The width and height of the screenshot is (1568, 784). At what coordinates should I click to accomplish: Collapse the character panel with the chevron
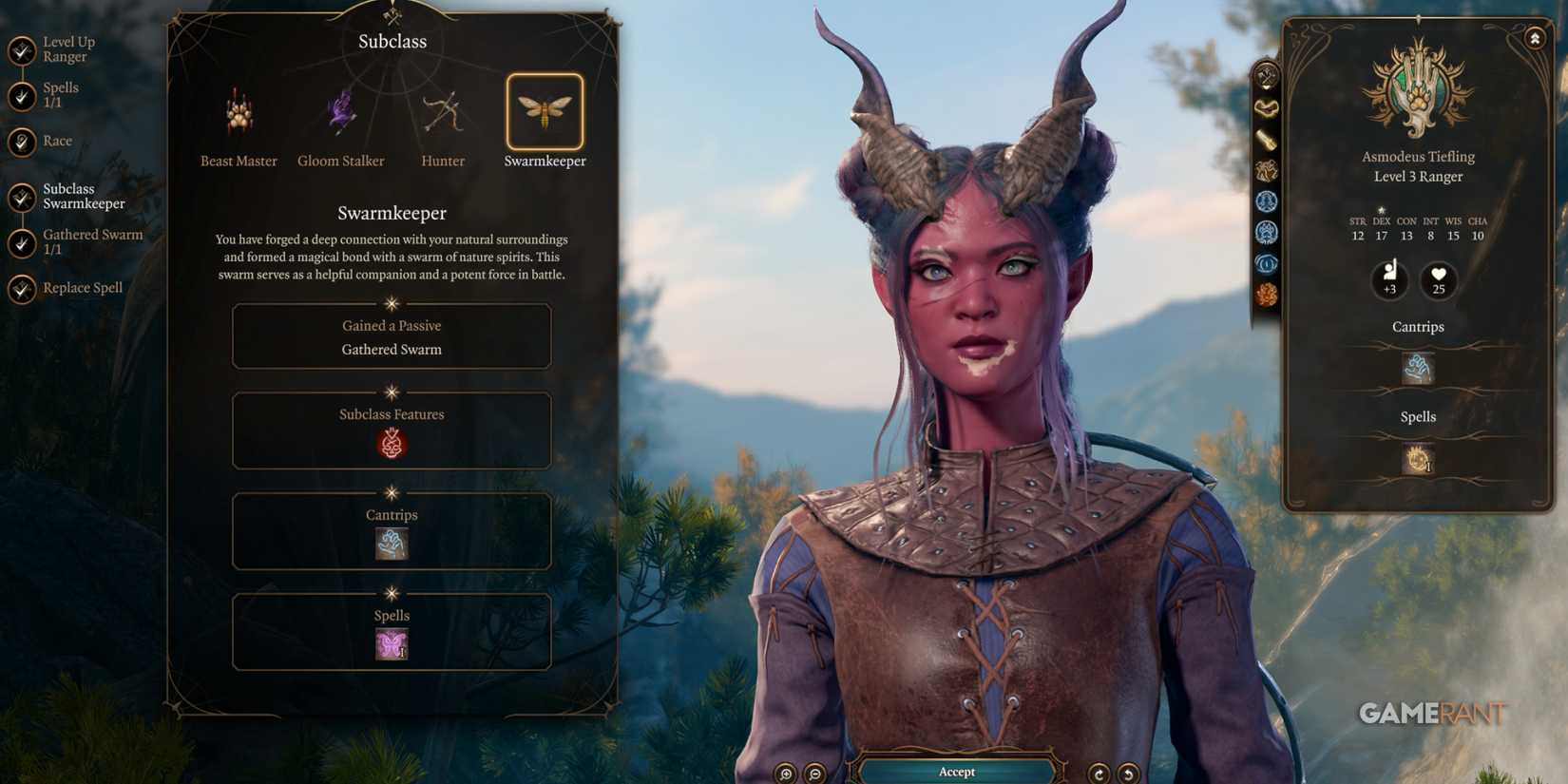pos(1536,37)
